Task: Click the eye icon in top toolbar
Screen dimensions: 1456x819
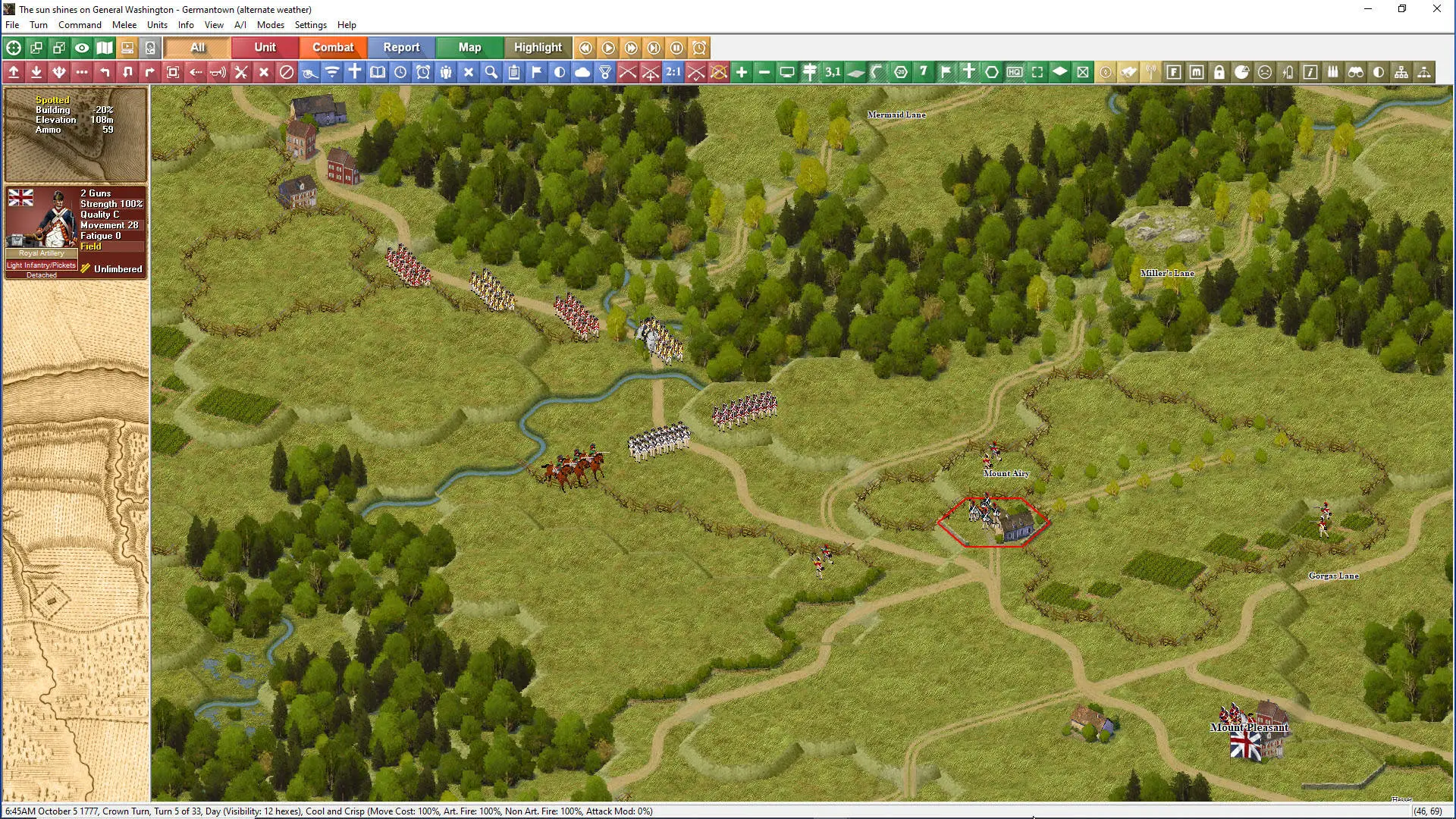Action: click(82, 48)
